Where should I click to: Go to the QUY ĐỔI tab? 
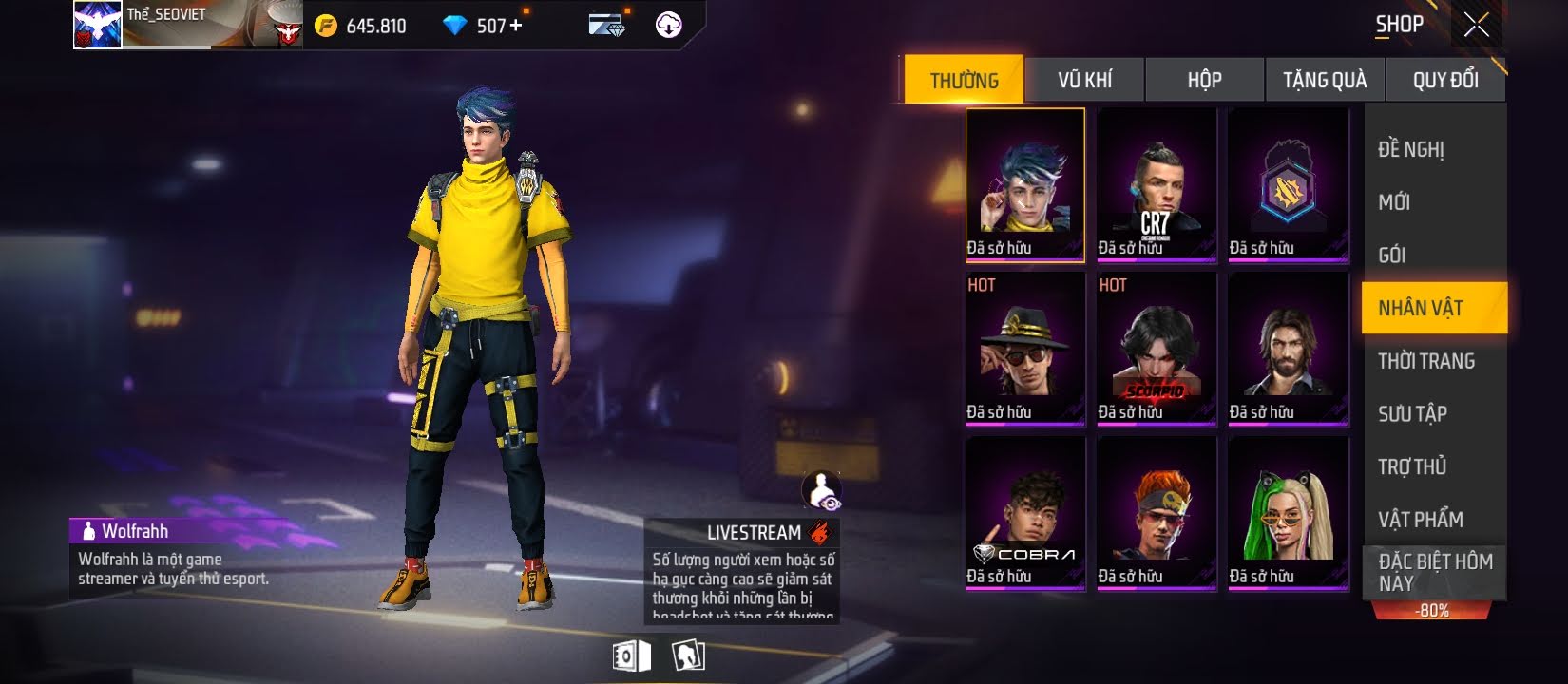(1445, 80)
